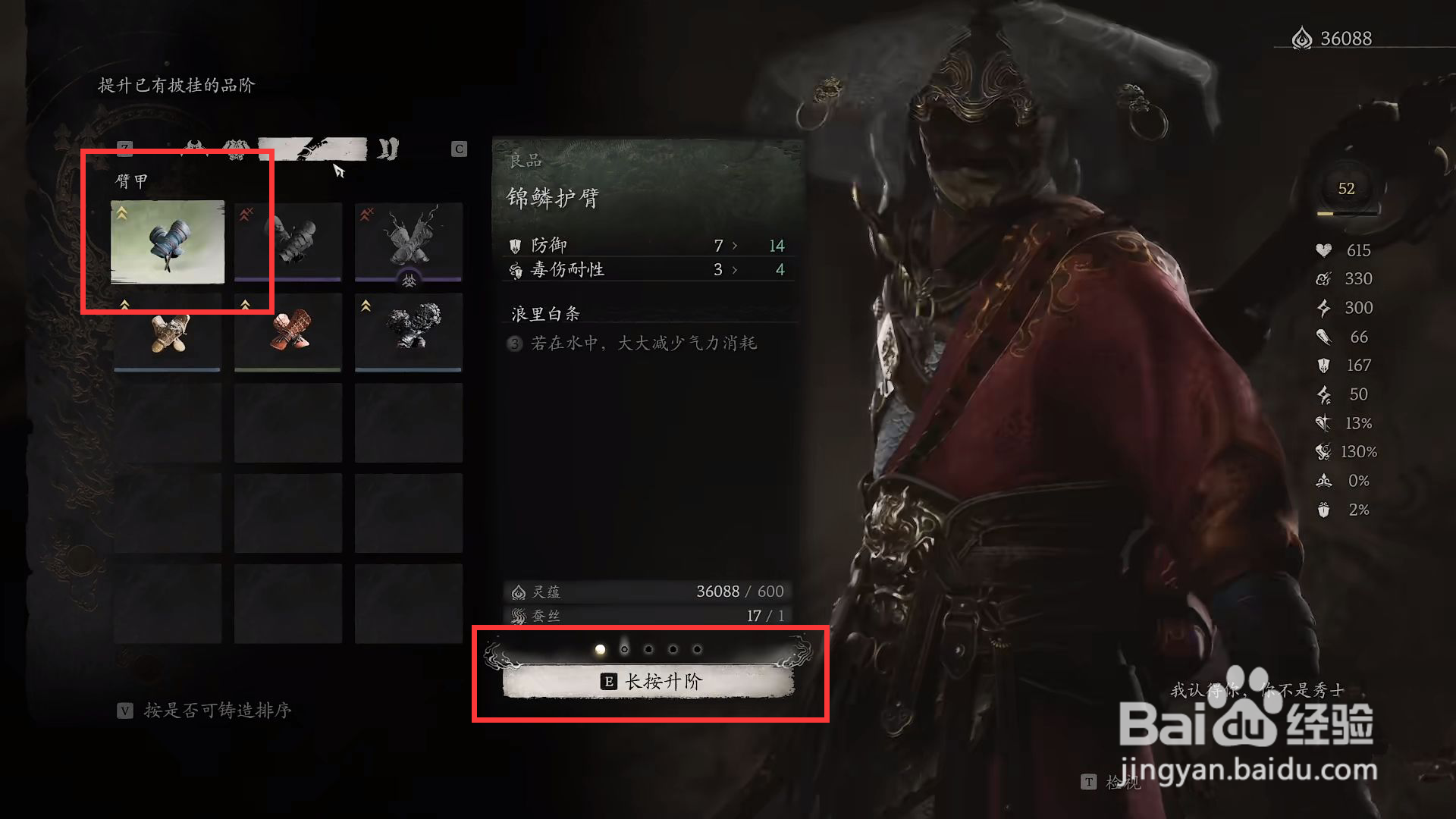Click the dark stone bracer in second row
The height and width of the screenshot is (819, 1456).
[x=408, y=334]
